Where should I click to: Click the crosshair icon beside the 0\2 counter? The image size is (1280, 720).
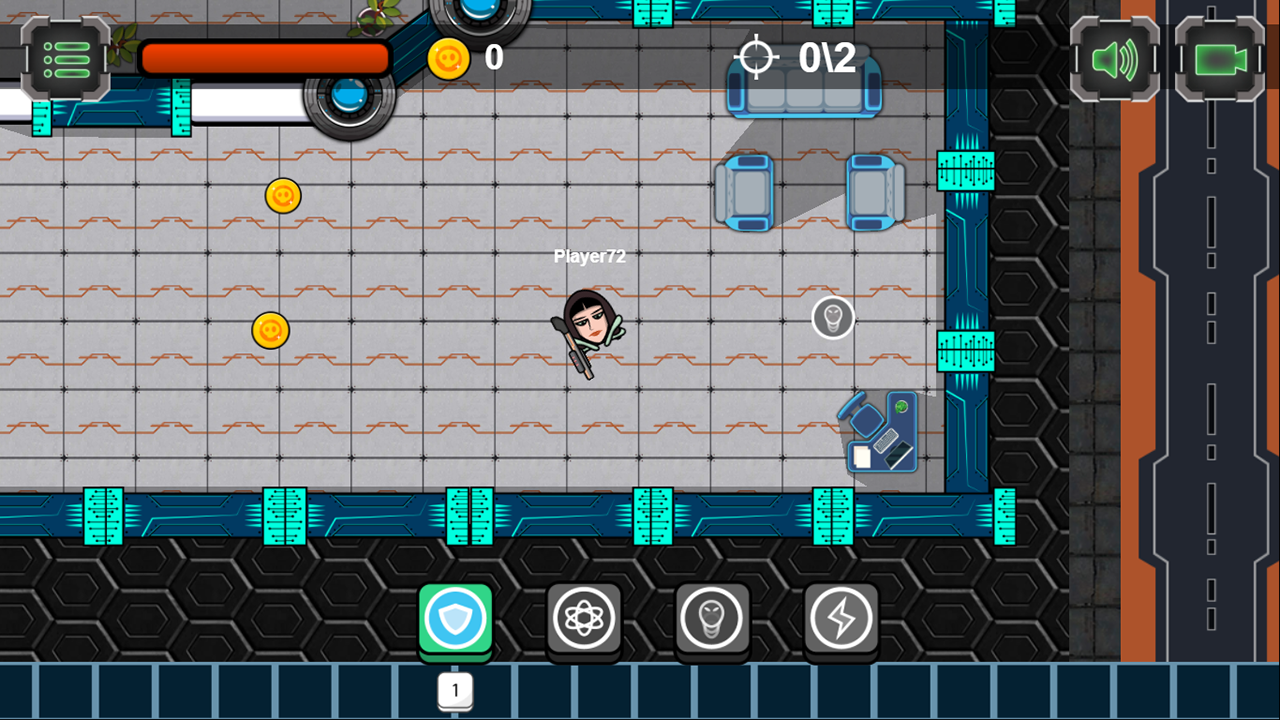tap(759, 57)
